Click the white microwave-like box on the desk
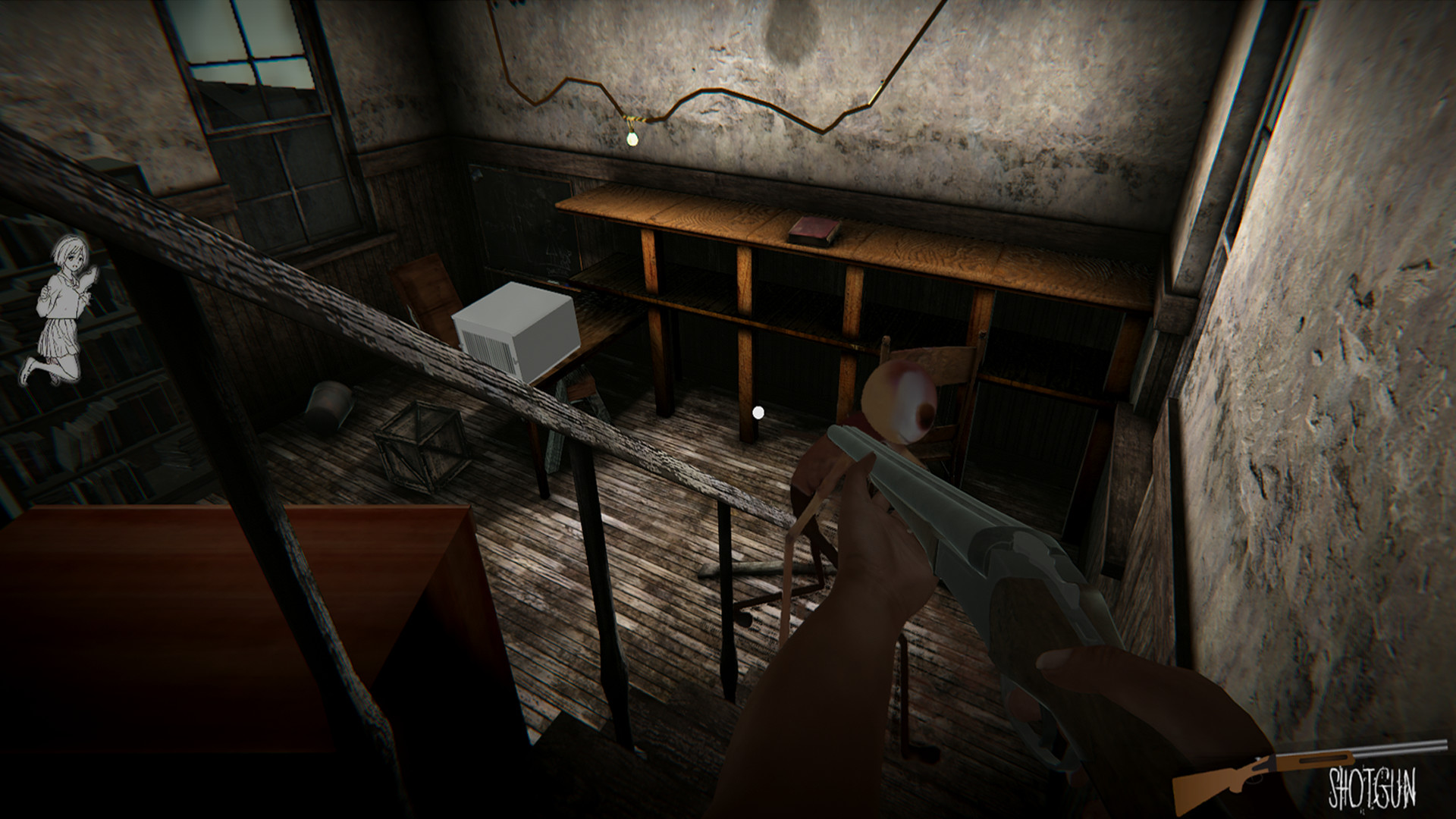This screenshot has height=819, width=1456. click(x=516, y=326)
